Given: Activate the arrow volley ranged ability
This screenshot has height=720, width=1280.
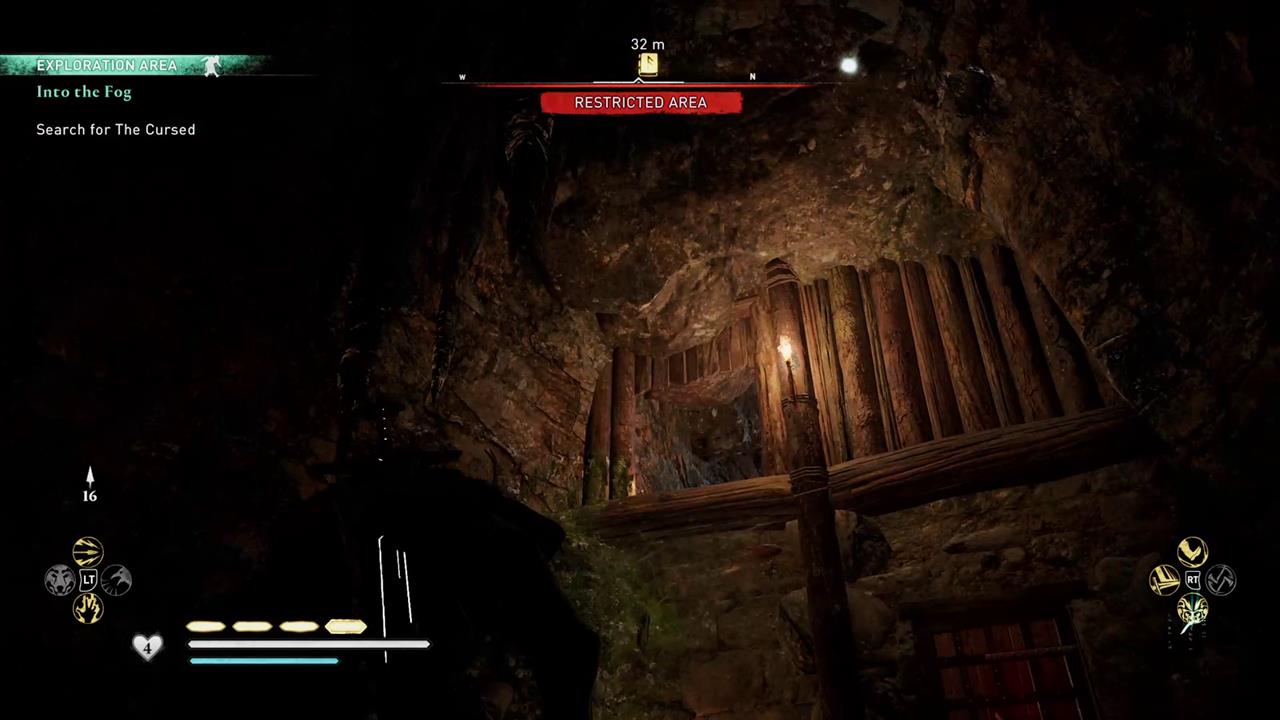Looking at the screenshot, I should tap(88, 552).
